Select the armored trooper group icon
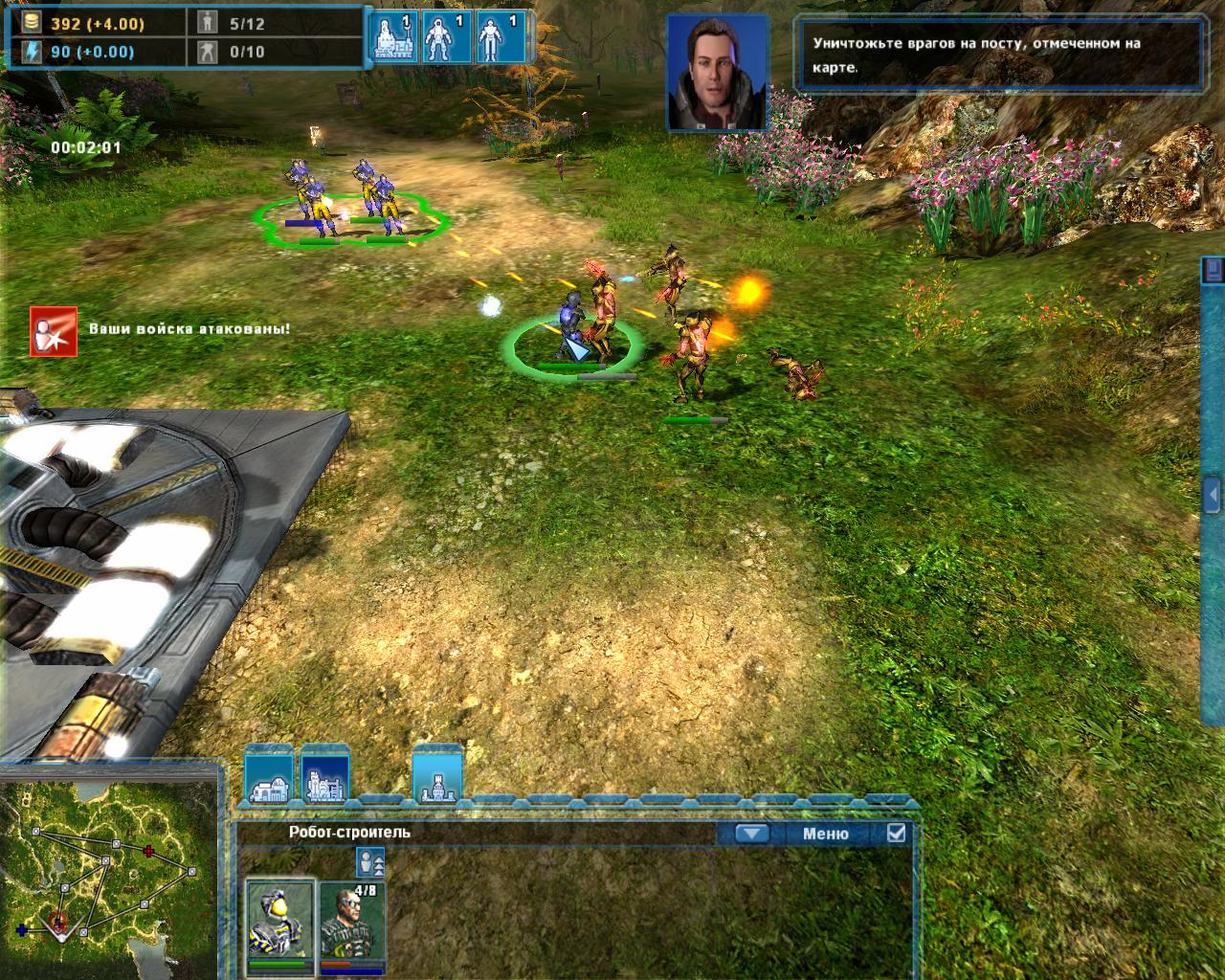This screenshot has width=1225, height=980. [x=445, y=38]
